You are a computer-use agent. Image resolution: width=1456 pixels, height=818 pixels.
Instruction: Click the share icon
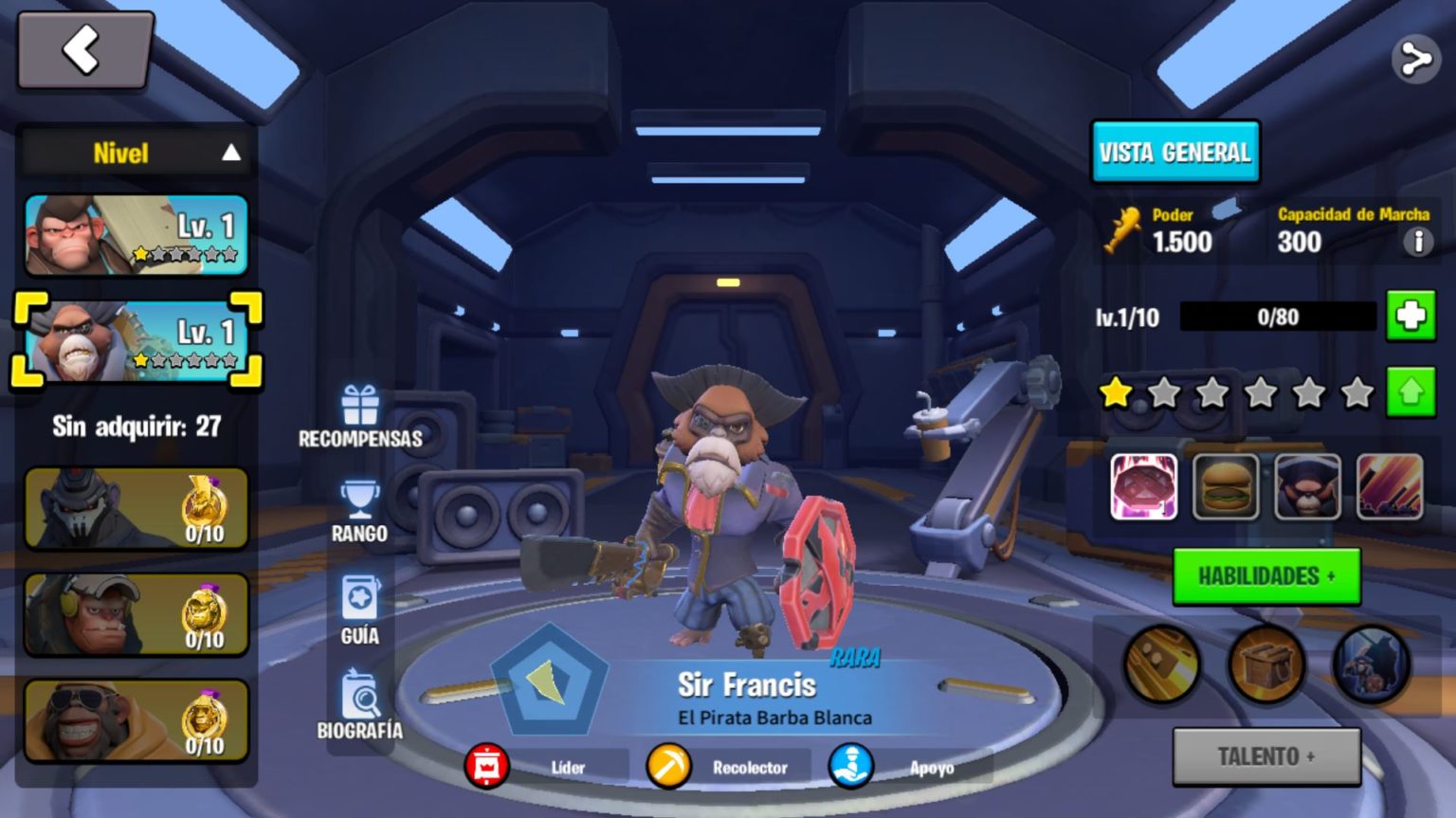[x=1415, y=60]
